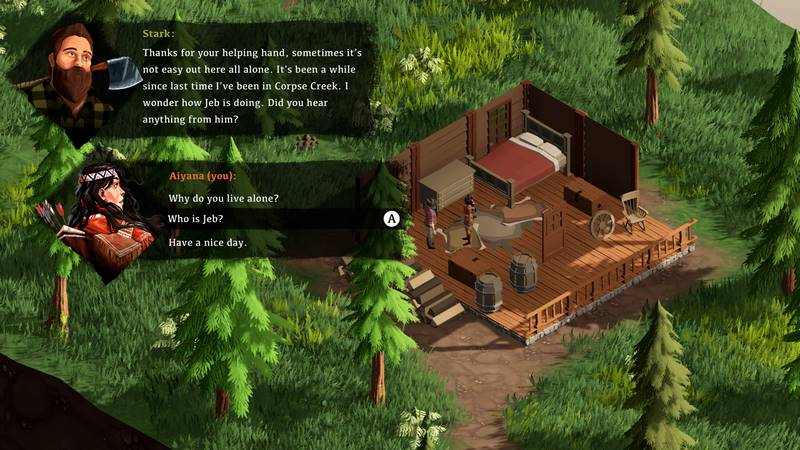Image resolution: width=800 pixels, height=450 pixels.
Task: Pick "Have a nice day." to end conversation
Action: point(207,242)
